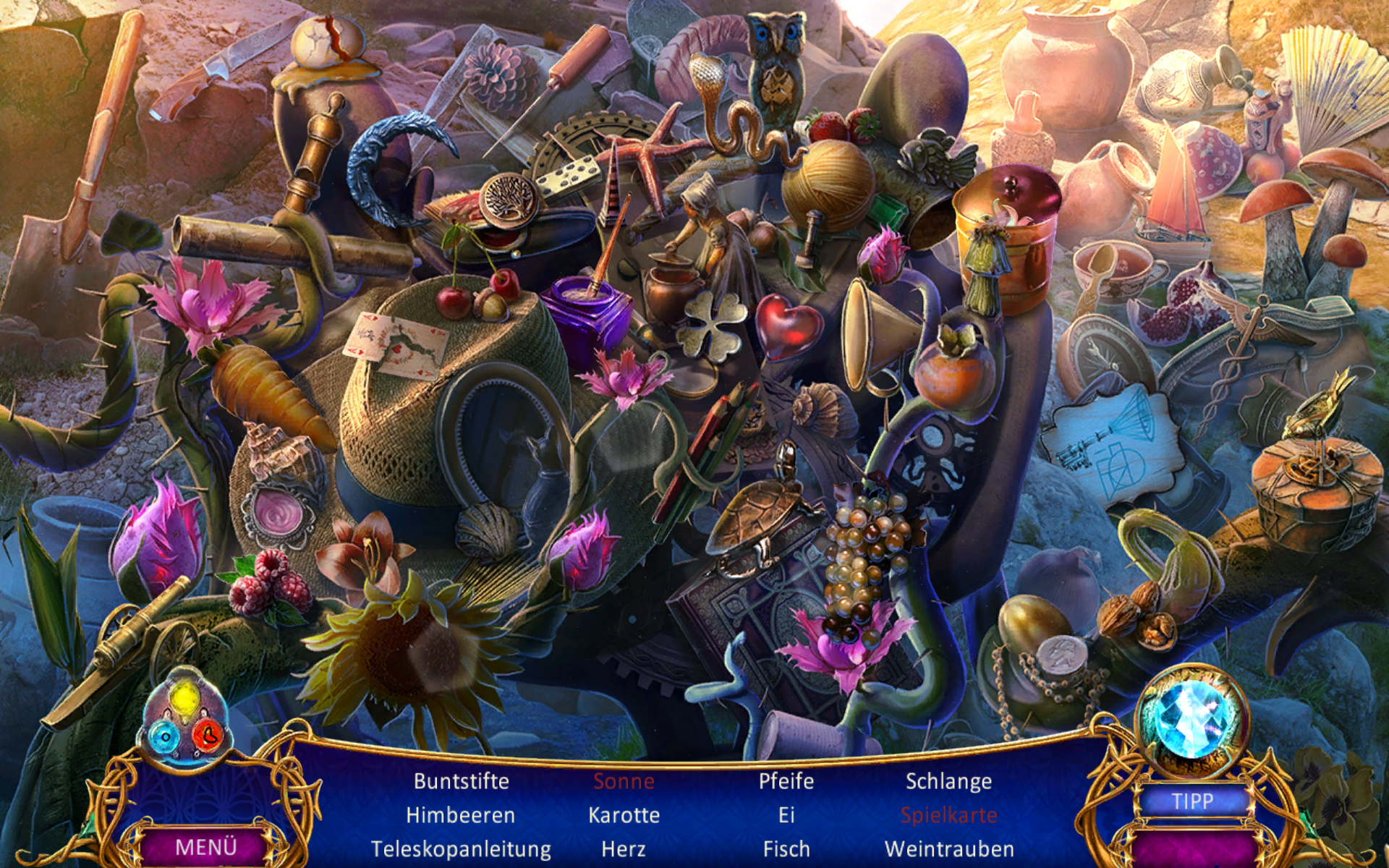Select Buntstifte in the item list

[461, 781]
